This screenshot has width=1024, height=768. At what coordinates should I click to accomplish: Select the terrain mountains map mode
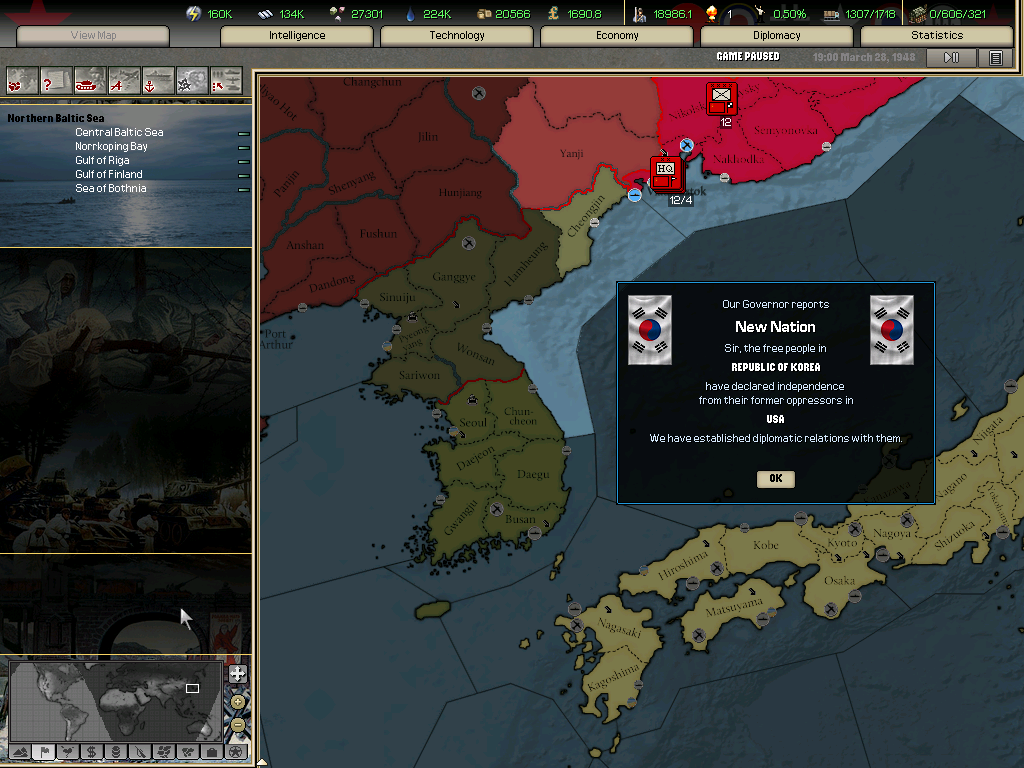19,751
